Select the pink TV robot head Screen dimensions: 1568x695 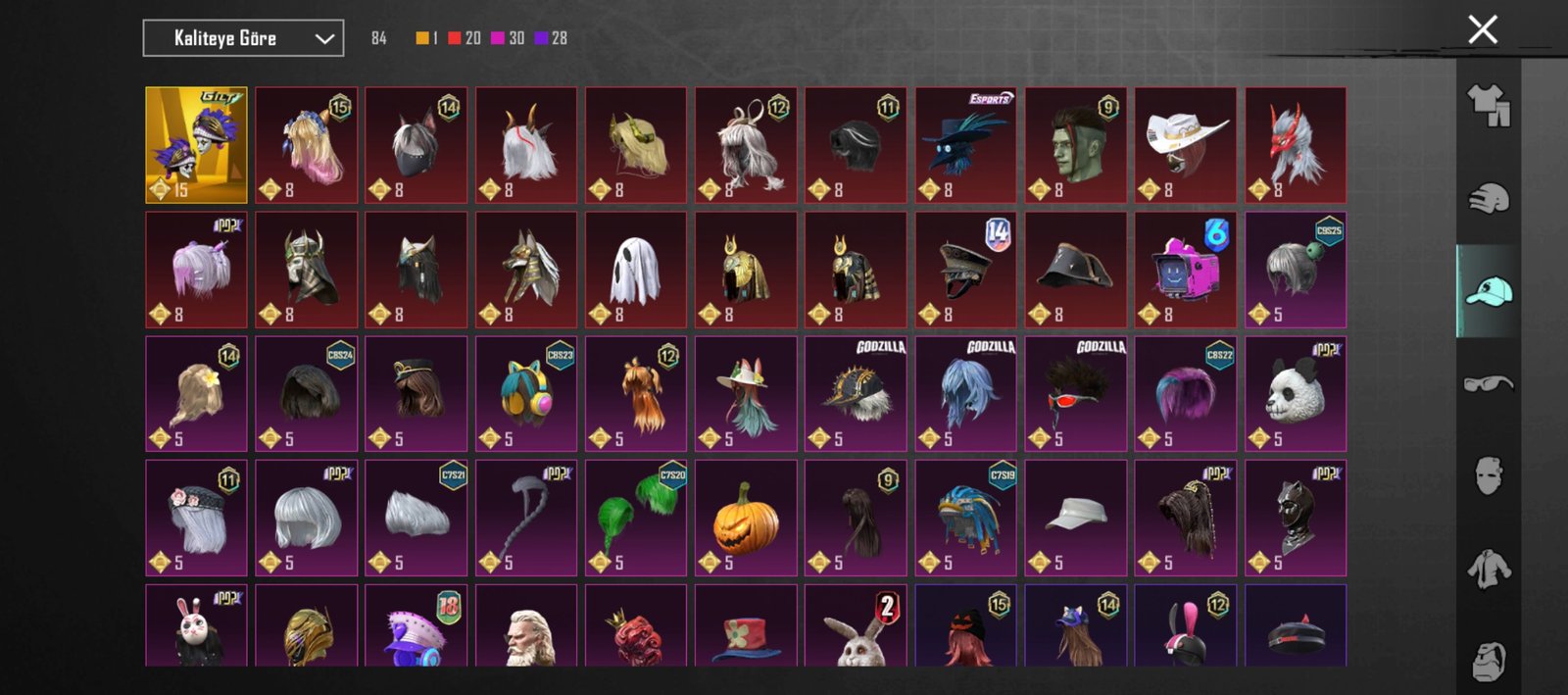pos(1185,270)
